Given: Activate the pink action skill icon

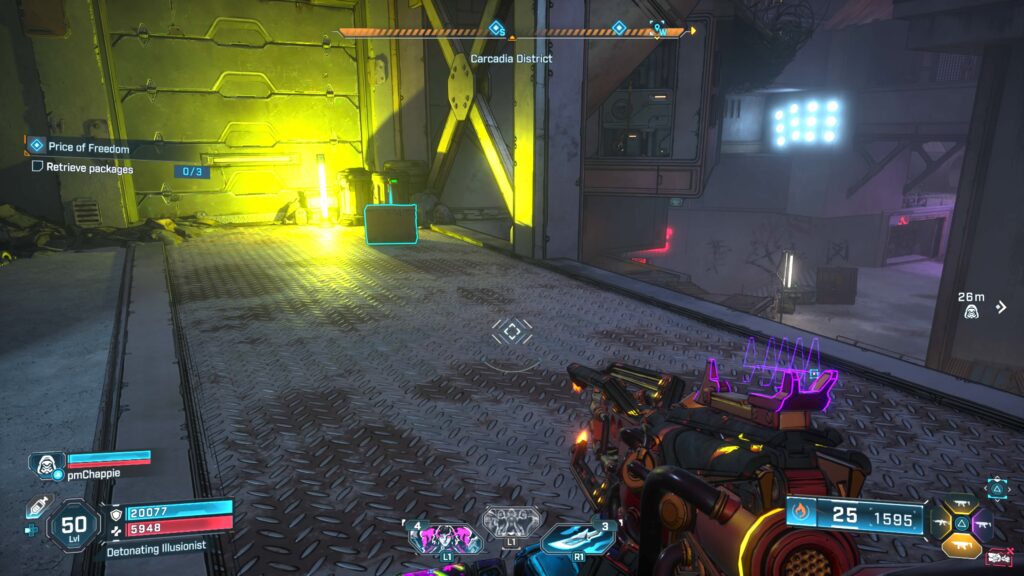Looking at the screenshot, I should click(438, 538).
